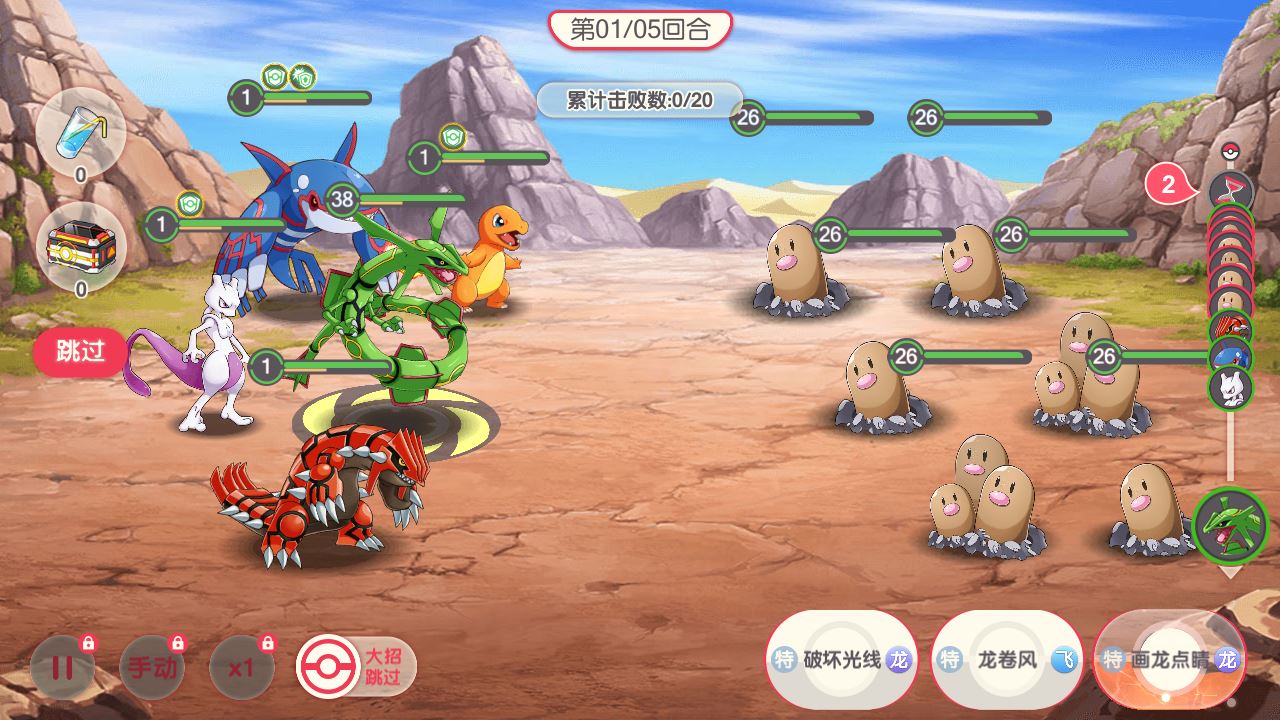Click the Mewtwo portrait in turn order
1280x720 pixels.
pyautogui.click(x=1230, y=388)
